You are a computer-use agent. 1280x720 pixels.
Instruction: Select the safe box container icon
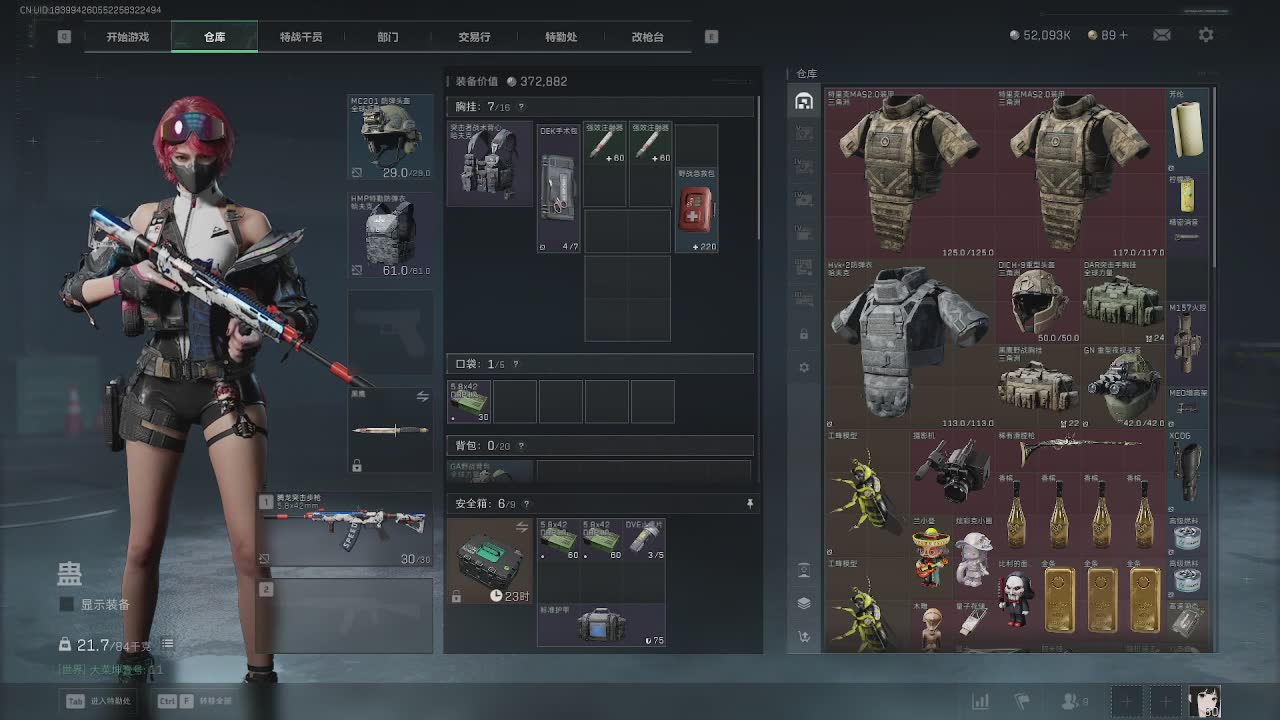pos(490,560)
